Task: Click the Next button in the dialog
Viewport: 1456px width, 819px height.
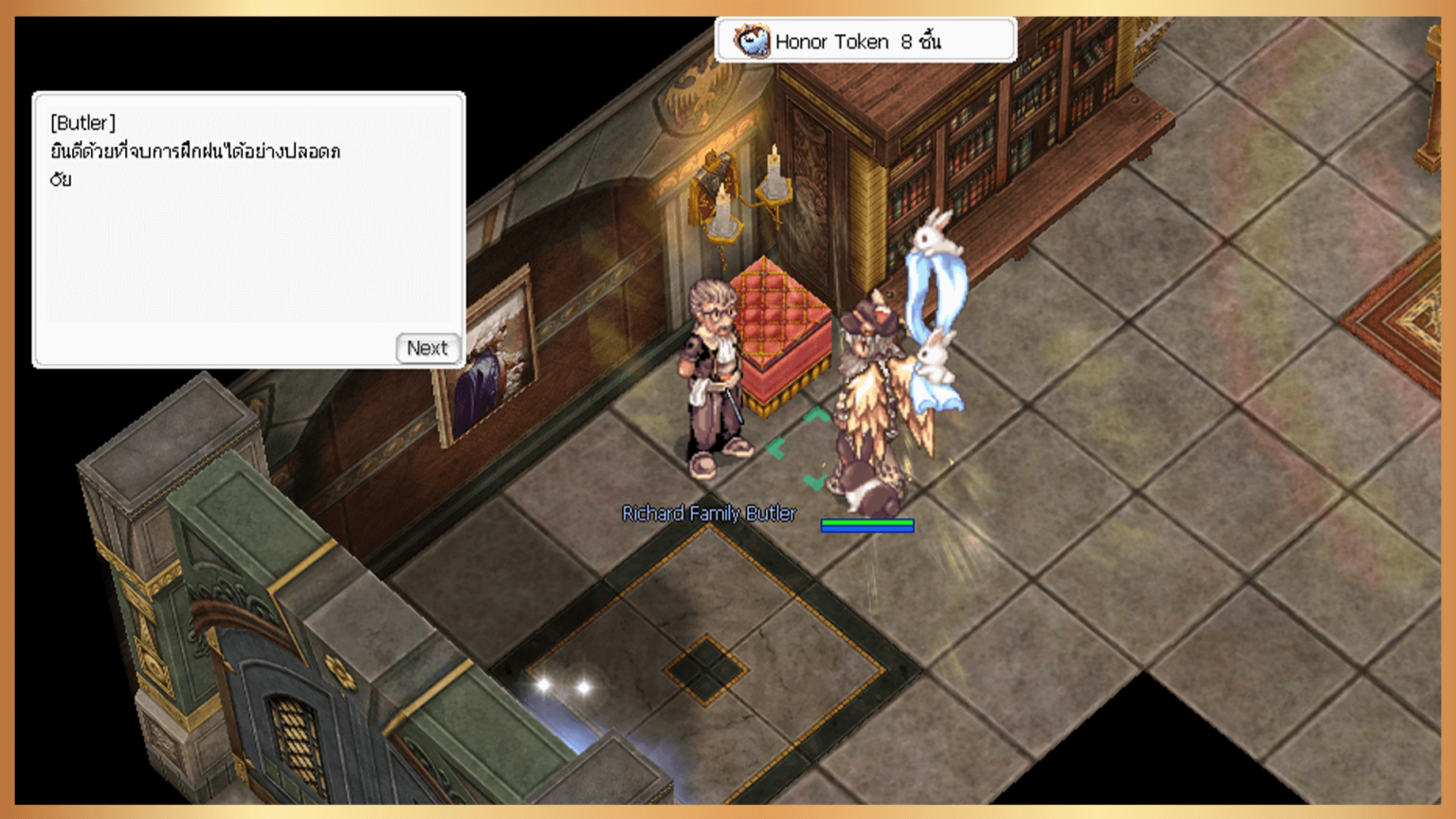Action: (428, 349)
